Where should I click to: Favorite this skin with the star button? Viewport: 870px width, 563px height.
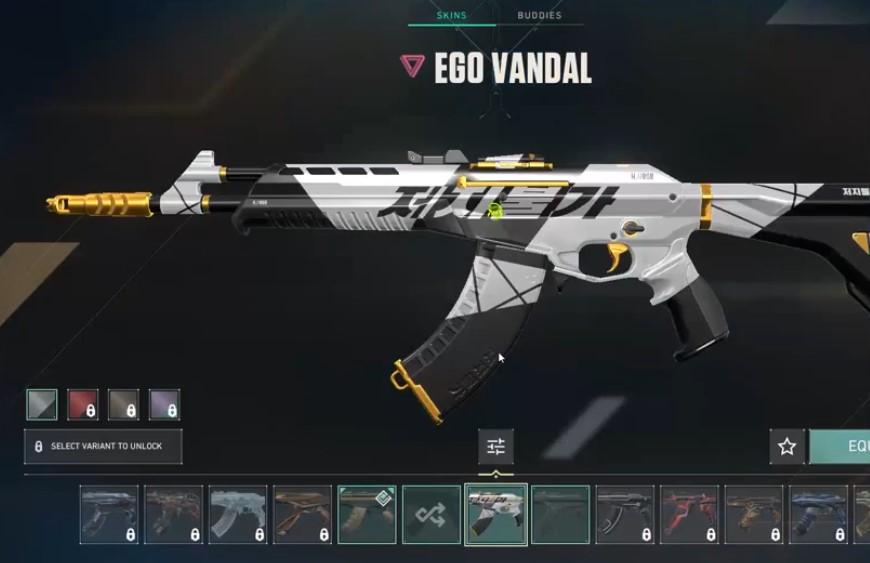pos(787,446)
